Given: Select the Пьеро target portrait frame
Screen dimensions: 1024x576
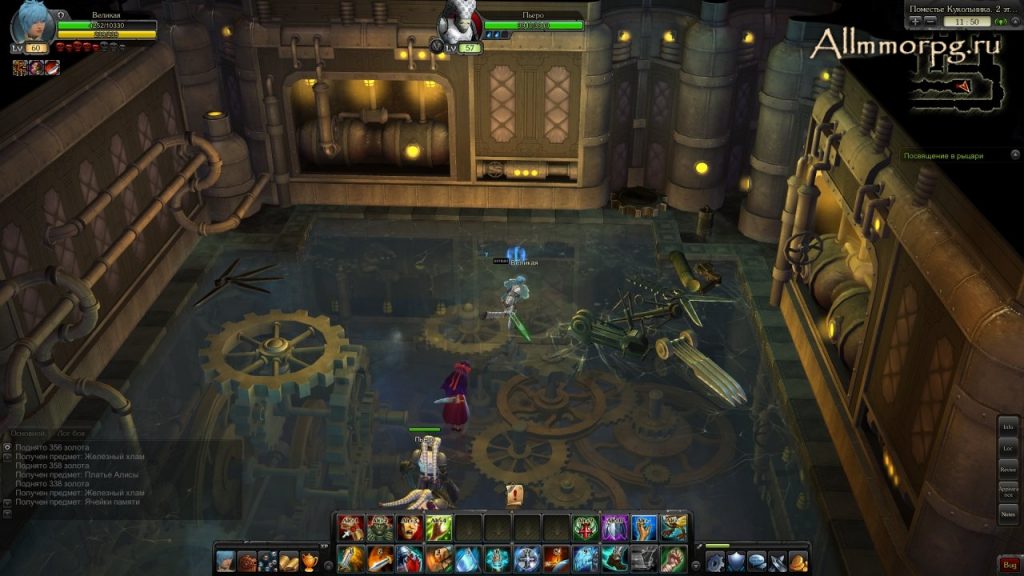Looking at the screenshot, I should 461,25.
